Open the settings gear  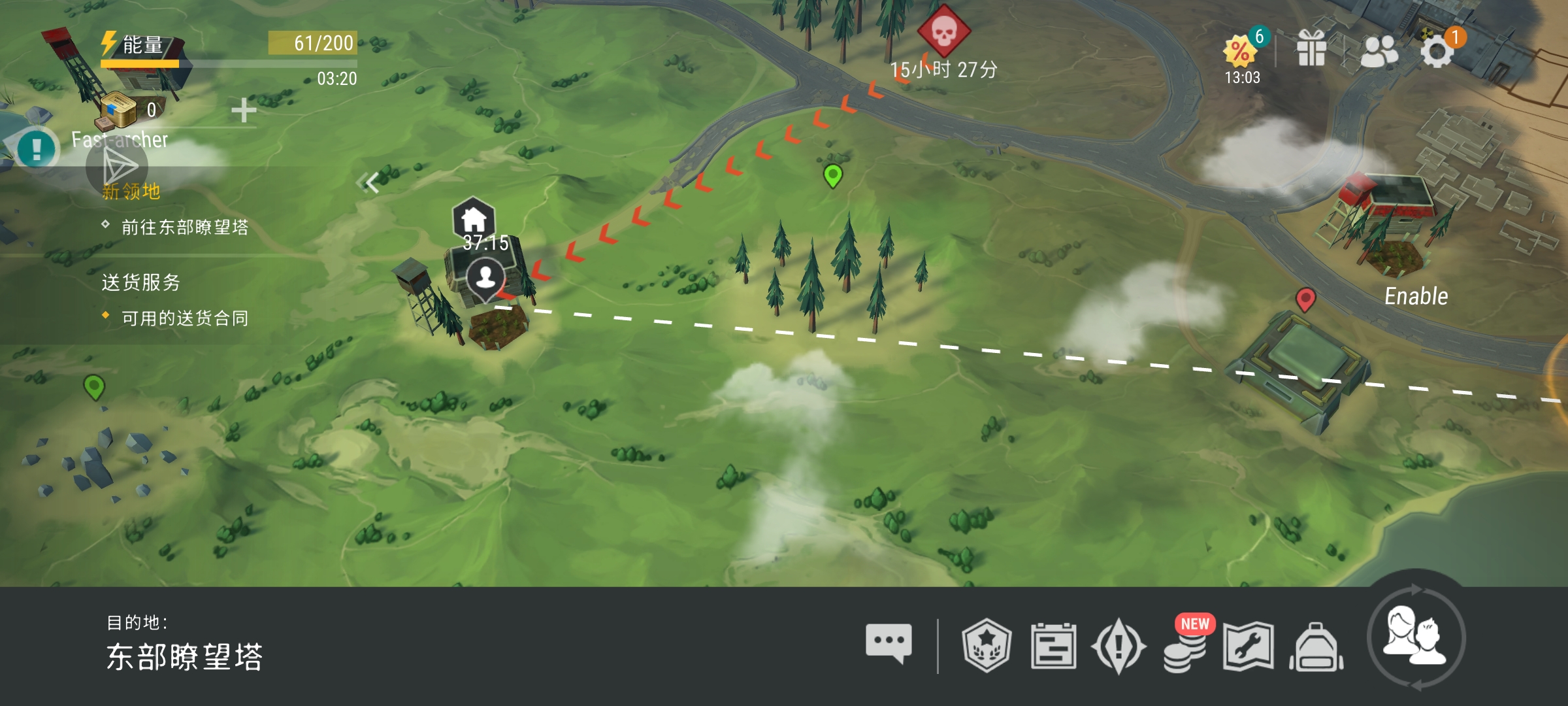(1437, 51)
